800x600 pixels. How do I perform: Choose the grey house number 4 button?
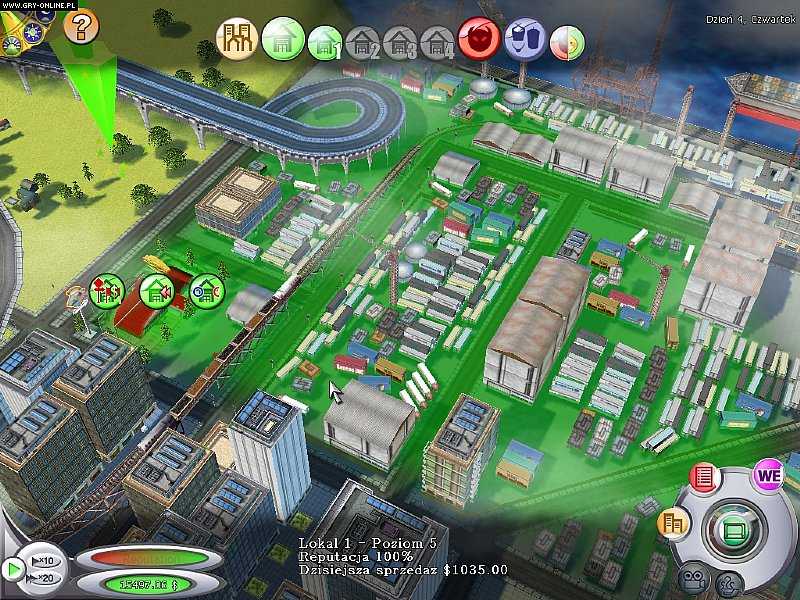[x=437, y=44]
